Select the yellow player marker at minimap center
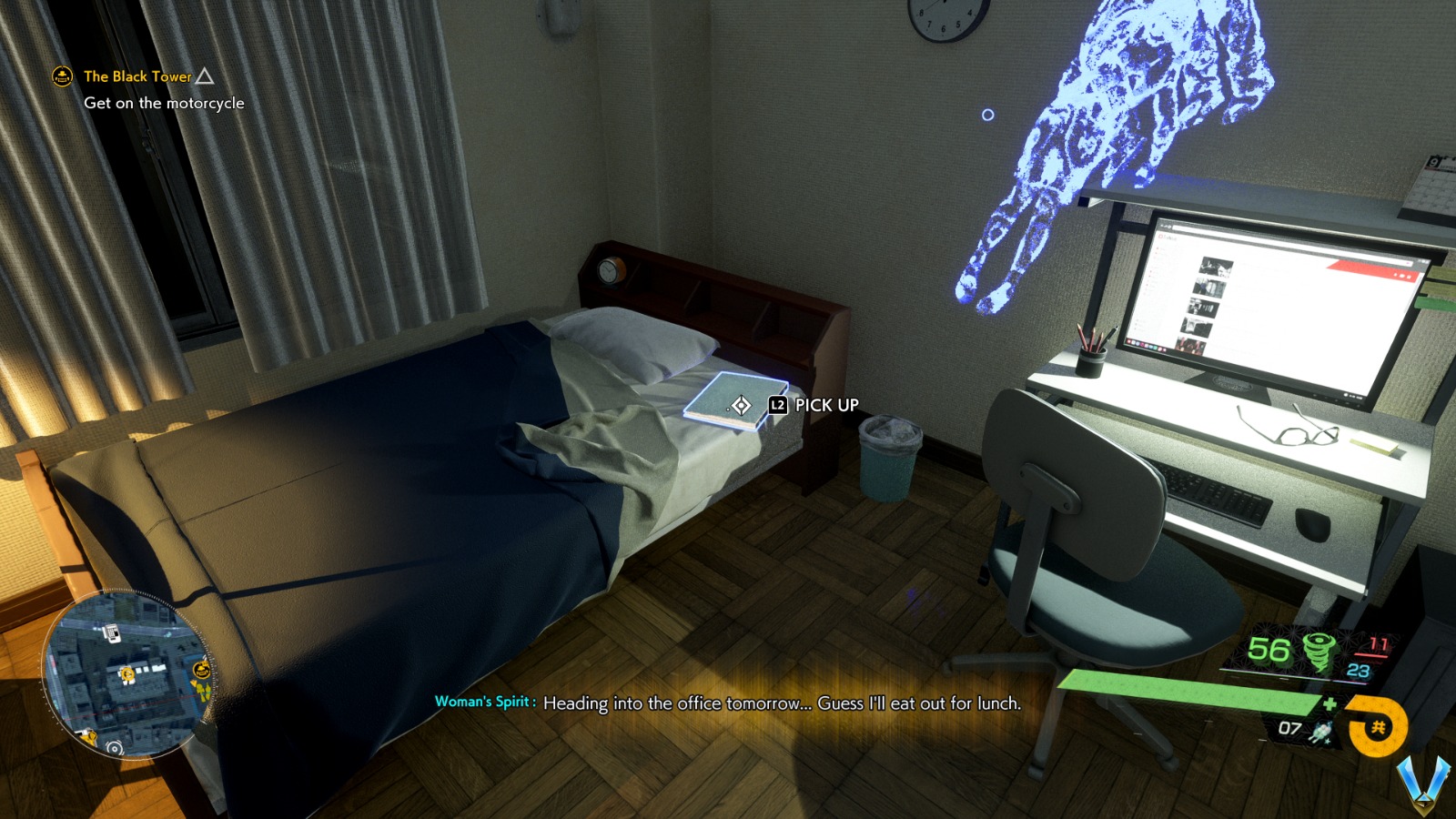1456x819 pixels. tap(127, 673)
